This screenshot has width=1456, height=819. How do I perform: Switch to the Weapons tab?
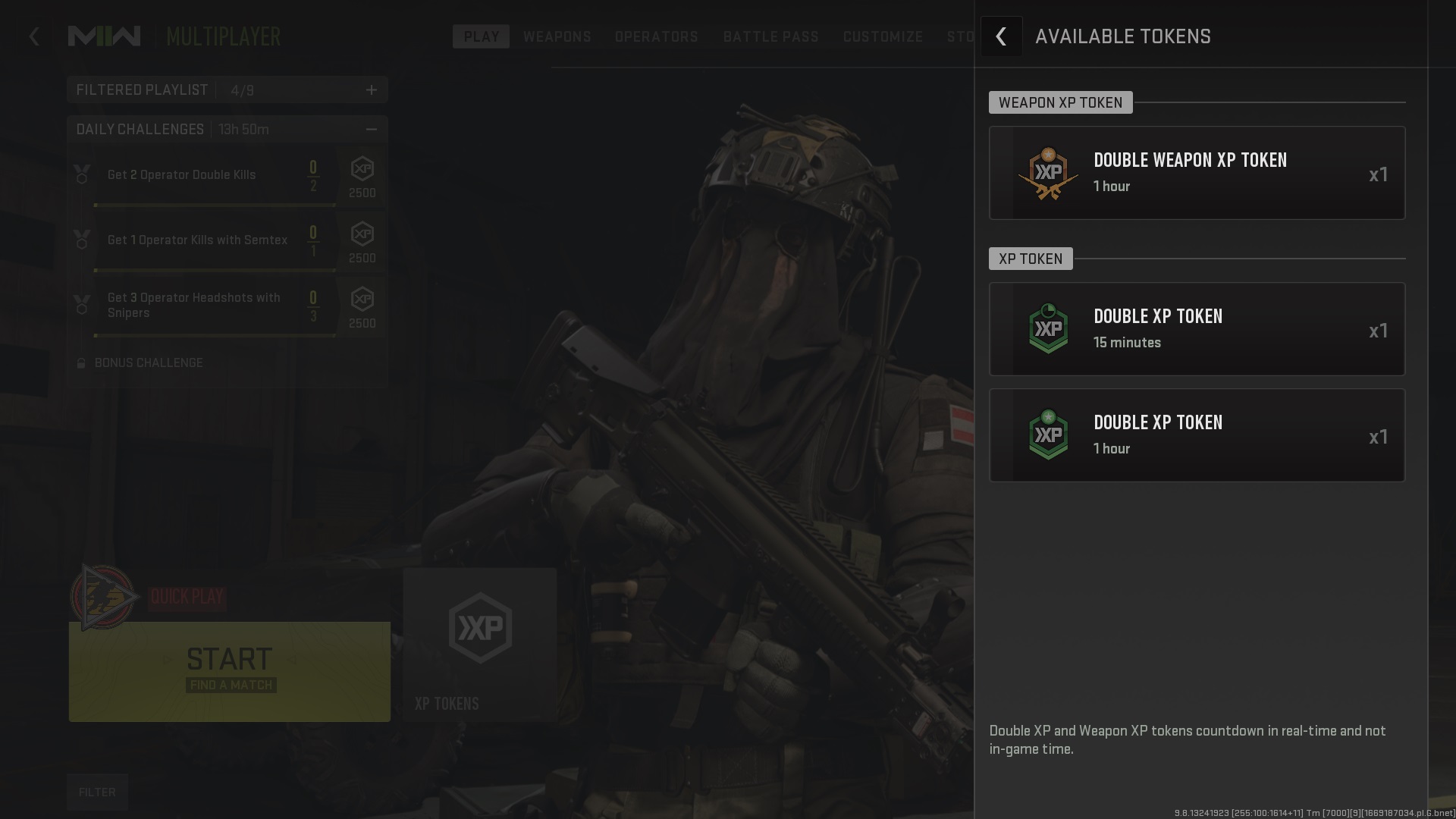[x=557, y=36]
